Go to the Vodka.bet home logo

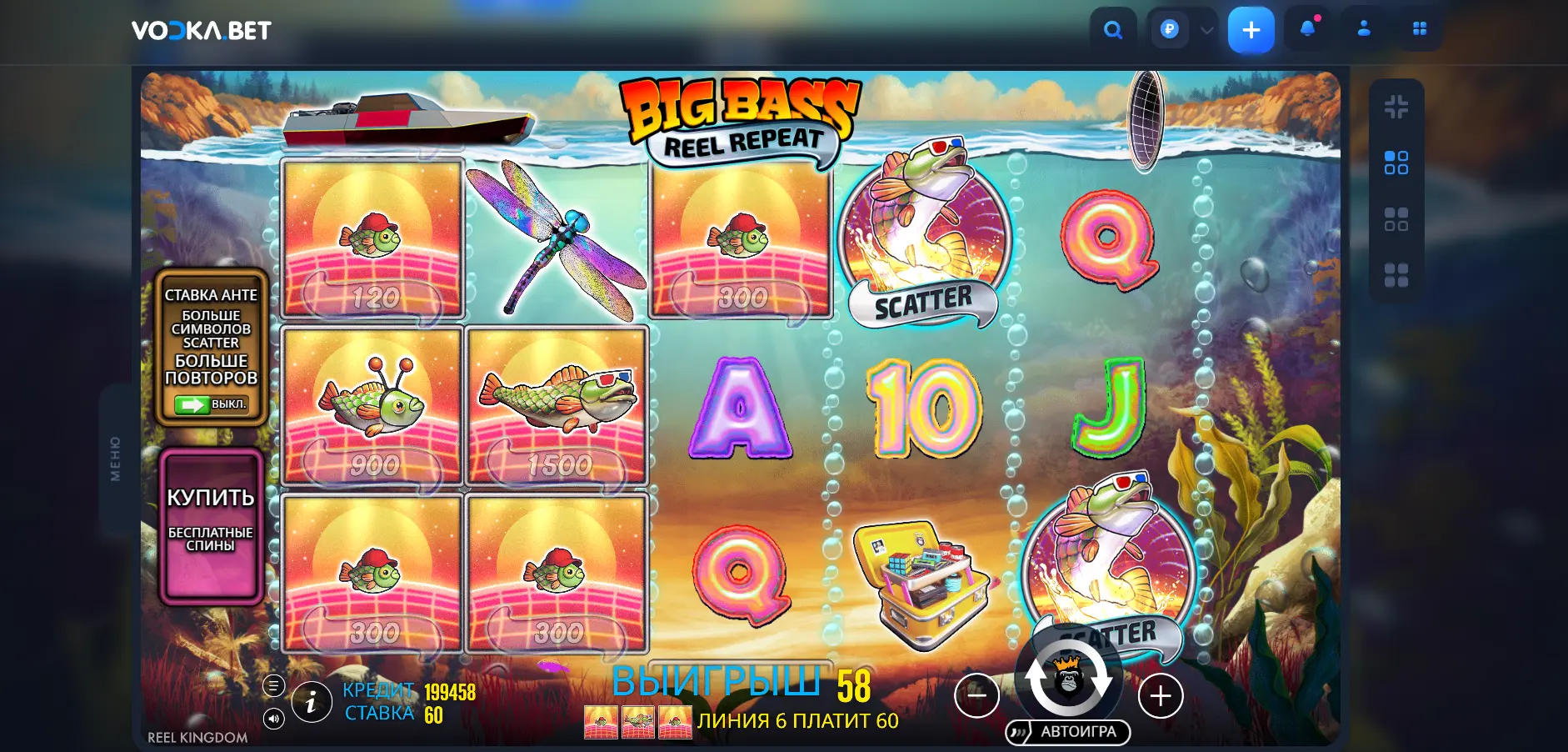coord(202,31)
